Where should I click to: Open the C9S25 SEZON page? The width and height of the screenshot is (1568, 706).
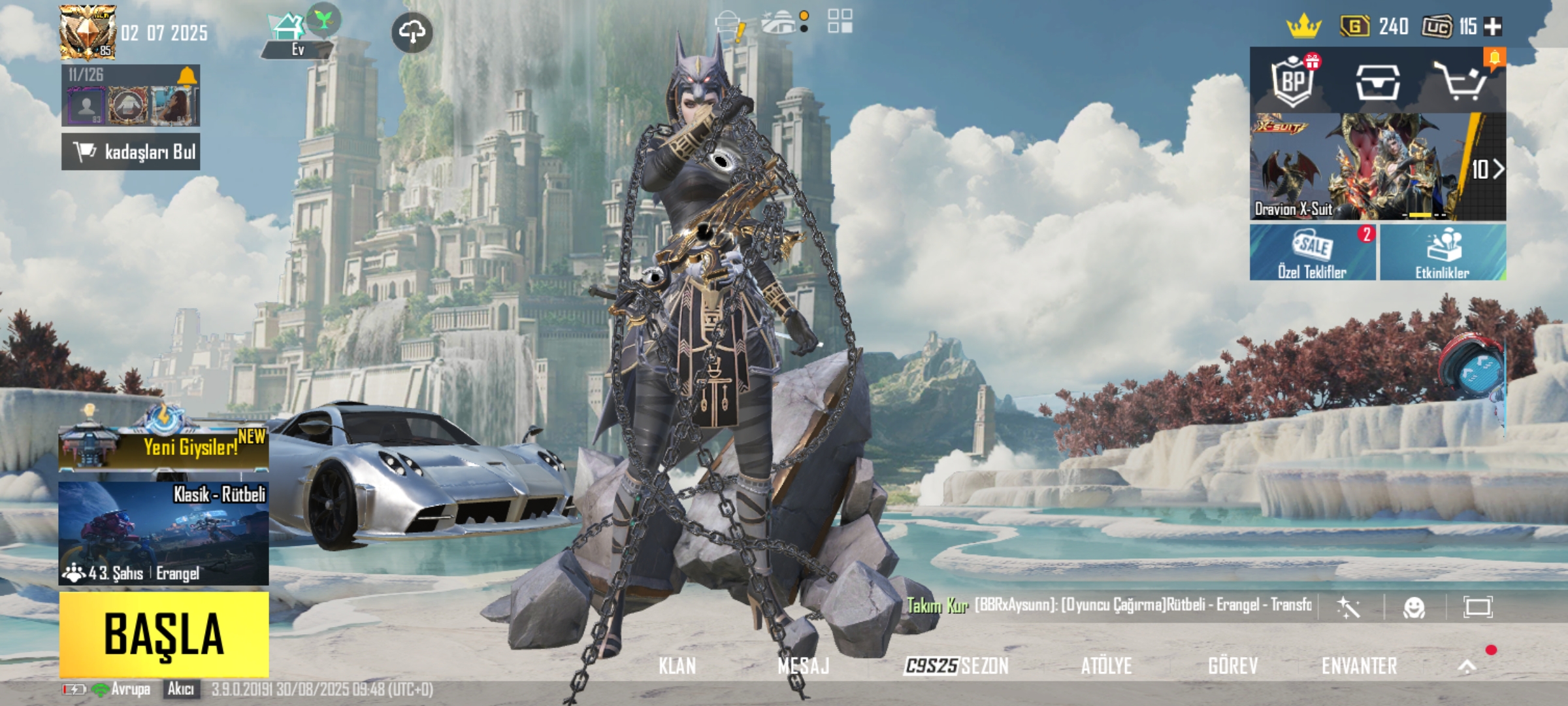coord(956,666)
